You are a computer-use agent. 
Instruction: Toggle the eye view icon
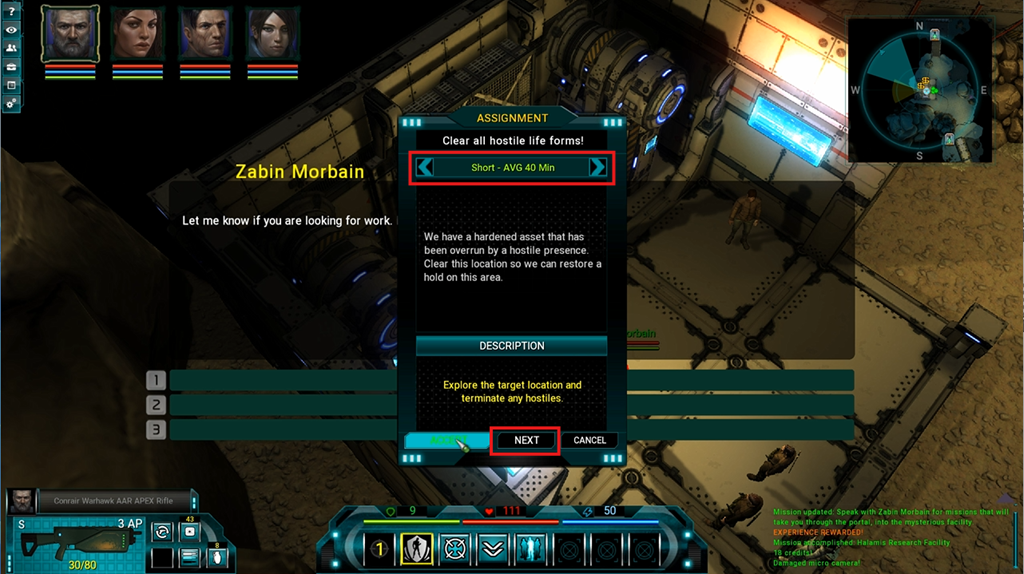click(x=11, y=30)
